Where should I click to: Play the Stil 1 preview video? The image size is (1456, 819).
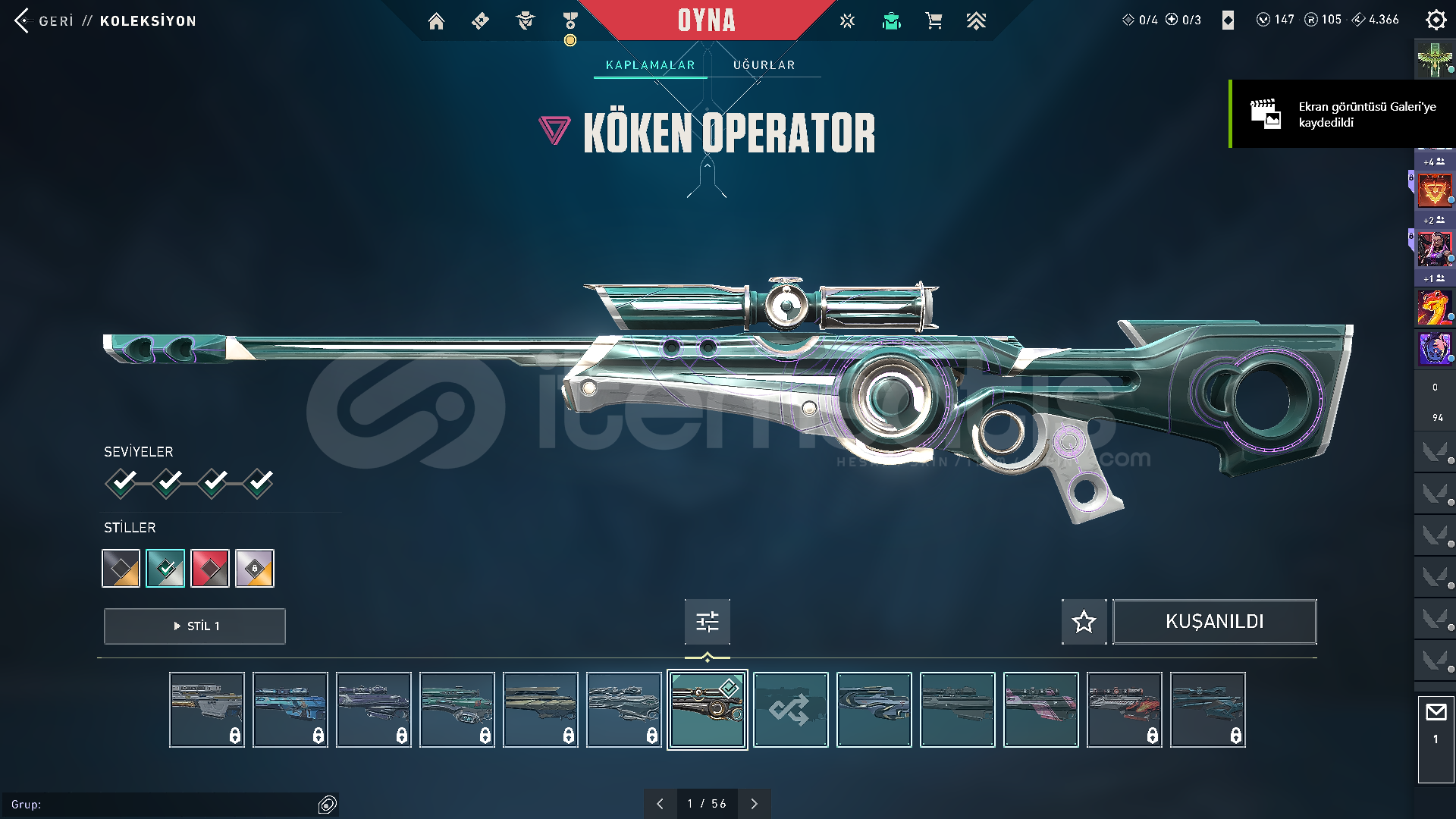click(x=195, y=626)
